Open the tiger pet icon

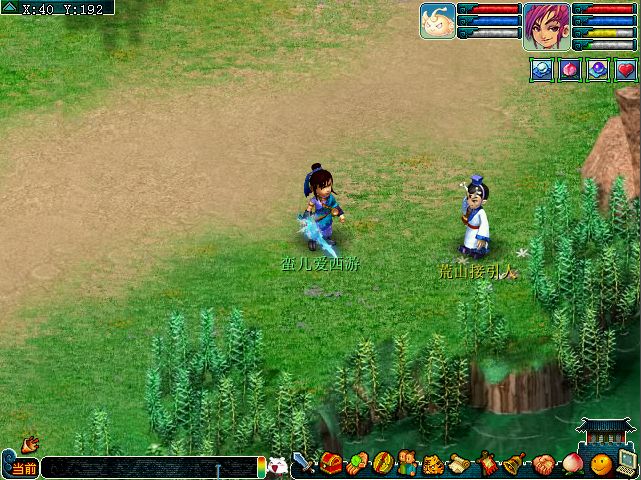tap(433, 464)
